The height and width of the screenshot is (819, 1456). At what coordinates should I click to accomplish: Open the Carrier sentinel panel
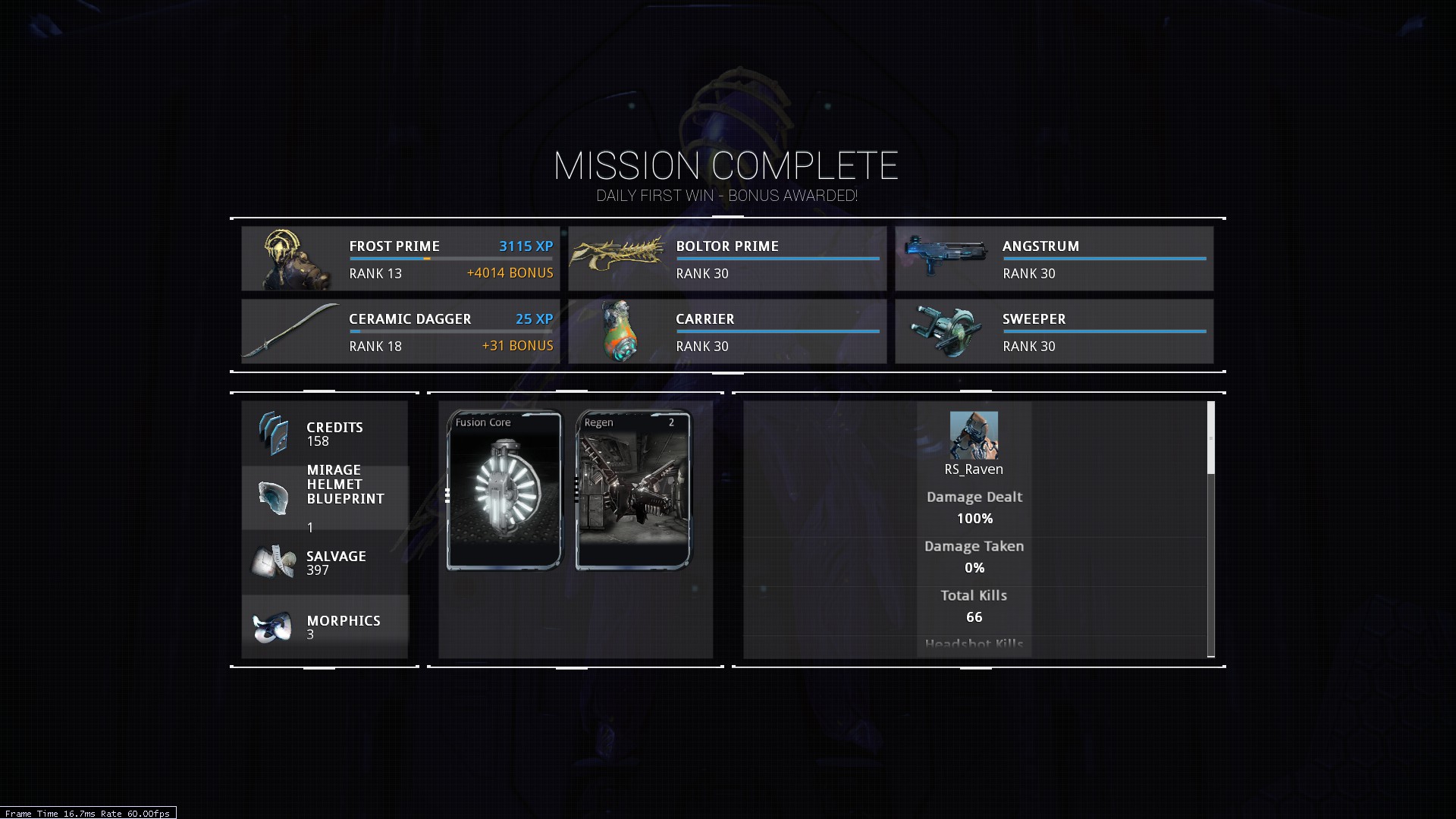[x=727, y=331]
